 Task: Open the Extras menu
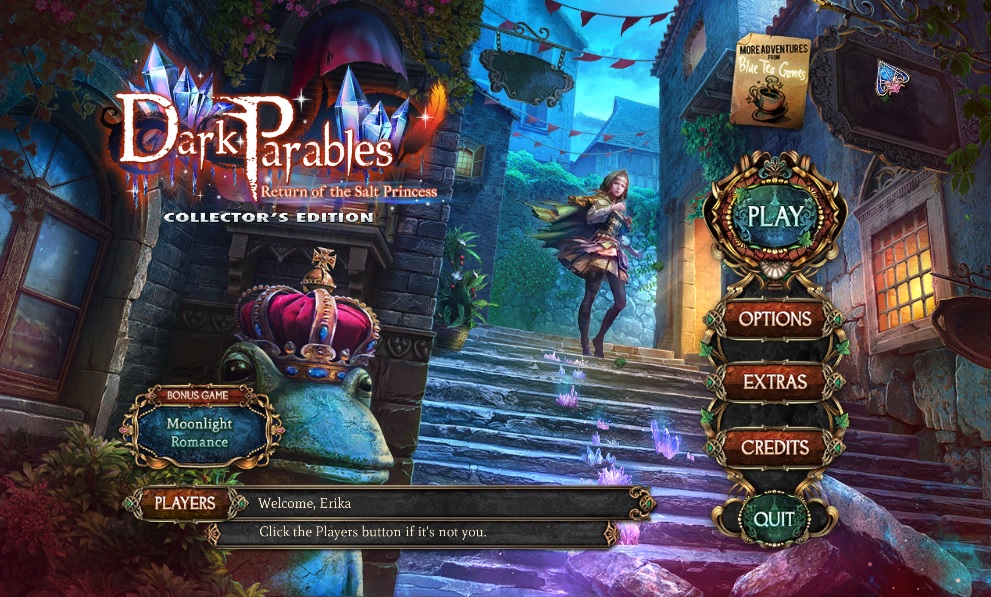pos(775,382)
